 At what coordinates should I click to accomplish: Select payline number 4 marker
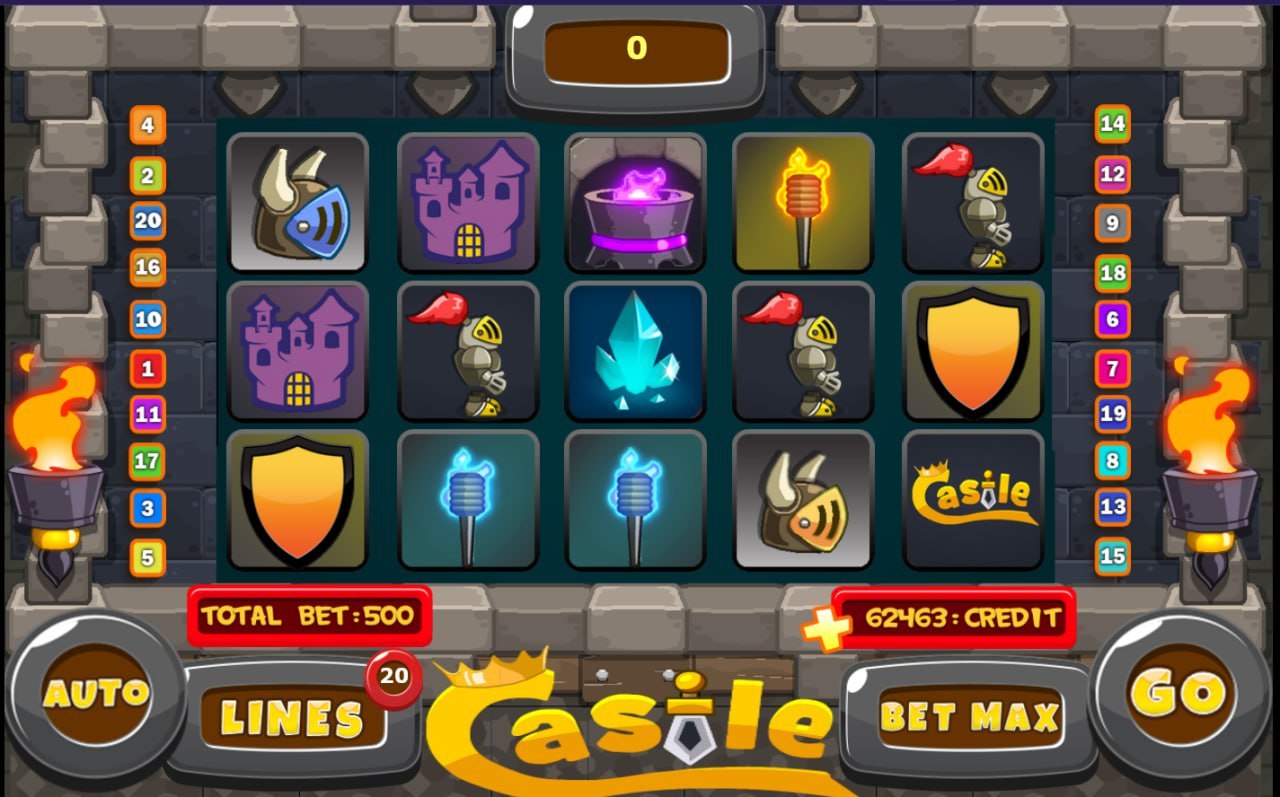click(x=148, y=126)
